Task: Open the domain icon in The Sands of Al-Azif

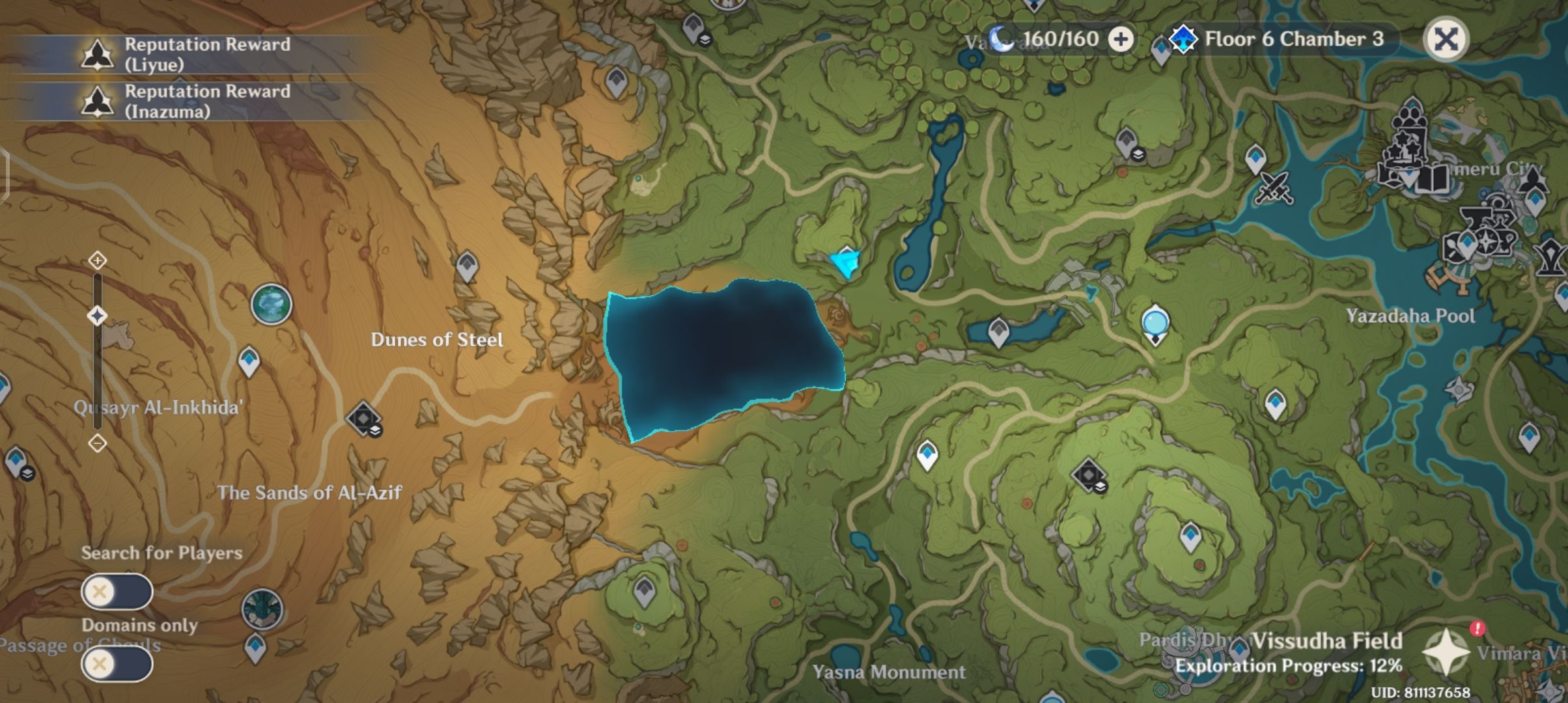Action: point(362,419)
